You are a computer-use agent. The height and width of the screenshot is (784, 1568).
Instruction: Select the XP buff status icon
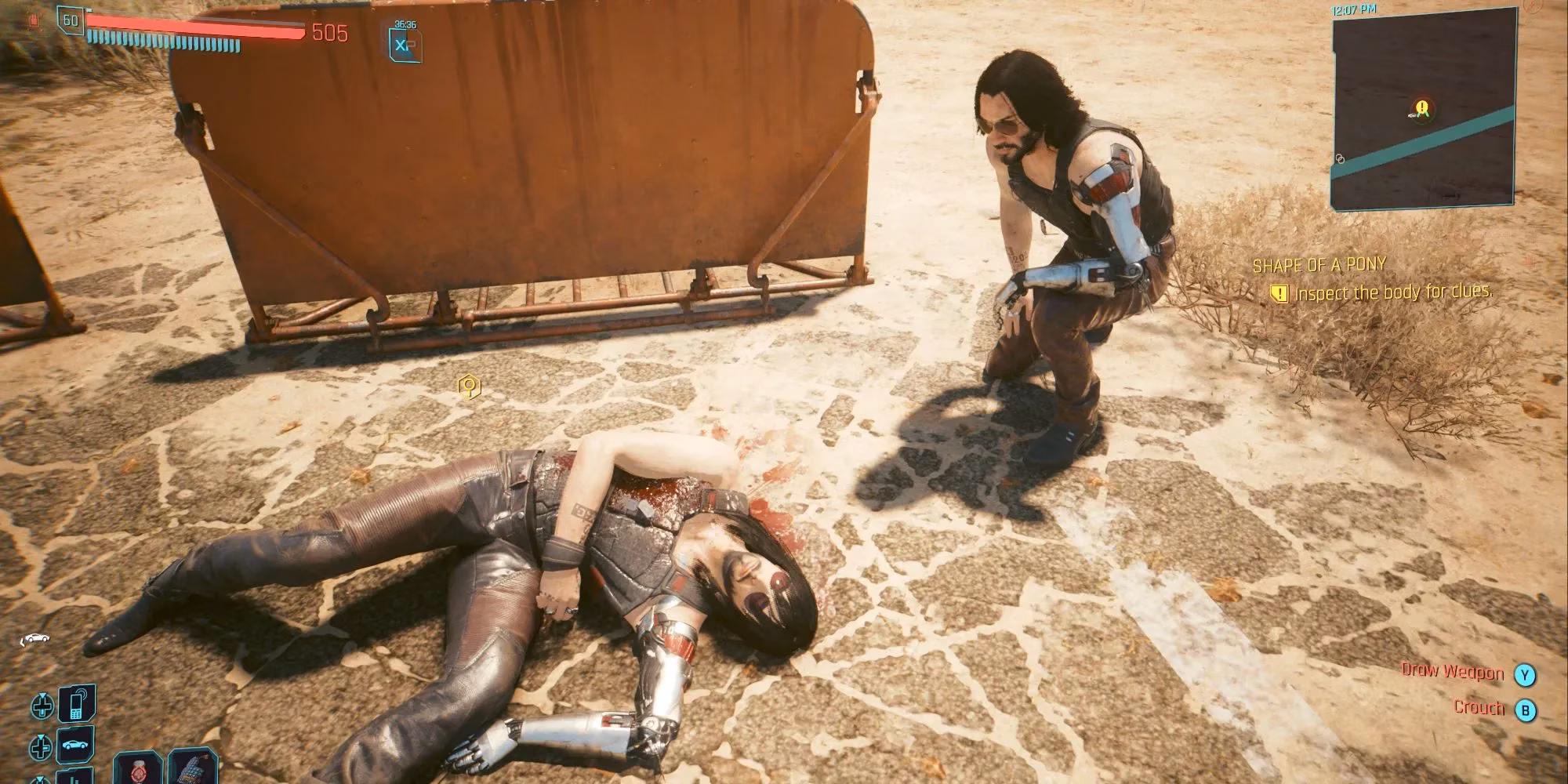[405, 45]
